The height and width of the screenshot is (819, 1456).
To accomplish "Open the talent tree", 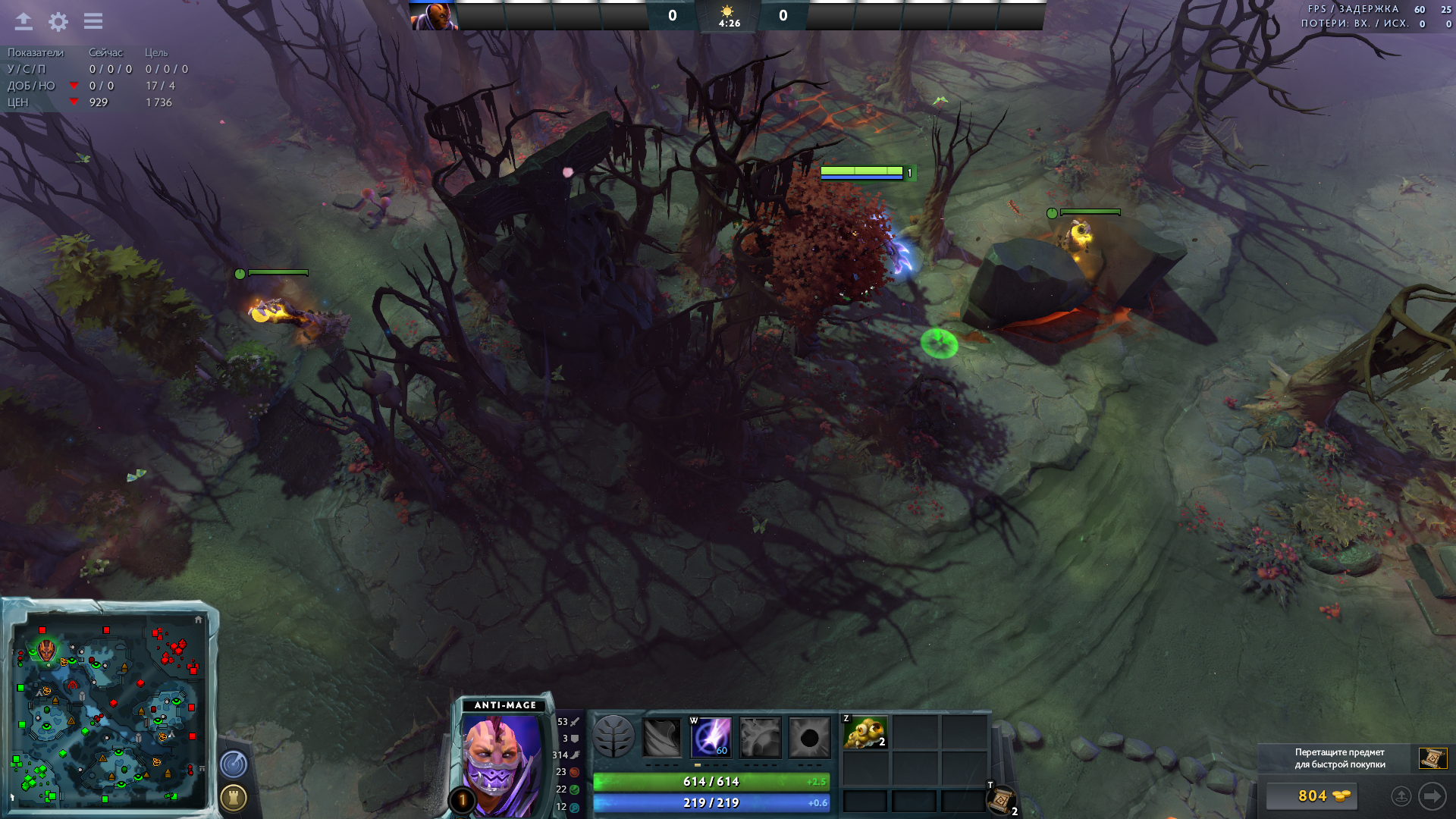I will coord(613,736).
